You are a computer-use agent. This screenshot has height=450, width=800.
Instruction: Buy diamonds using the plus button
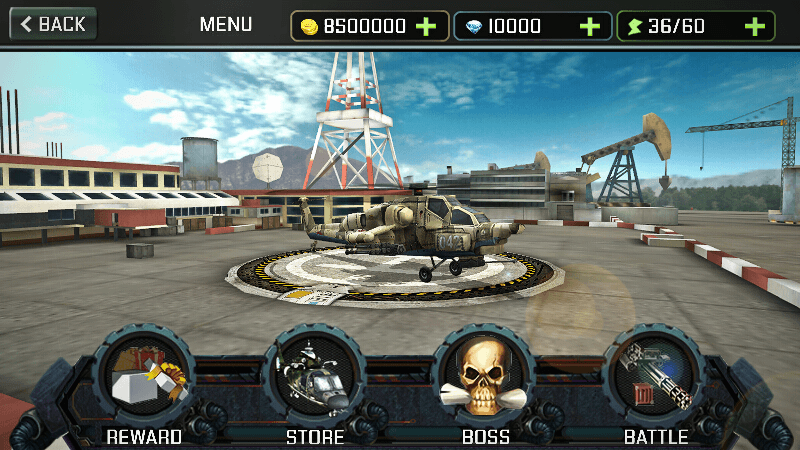590,26
